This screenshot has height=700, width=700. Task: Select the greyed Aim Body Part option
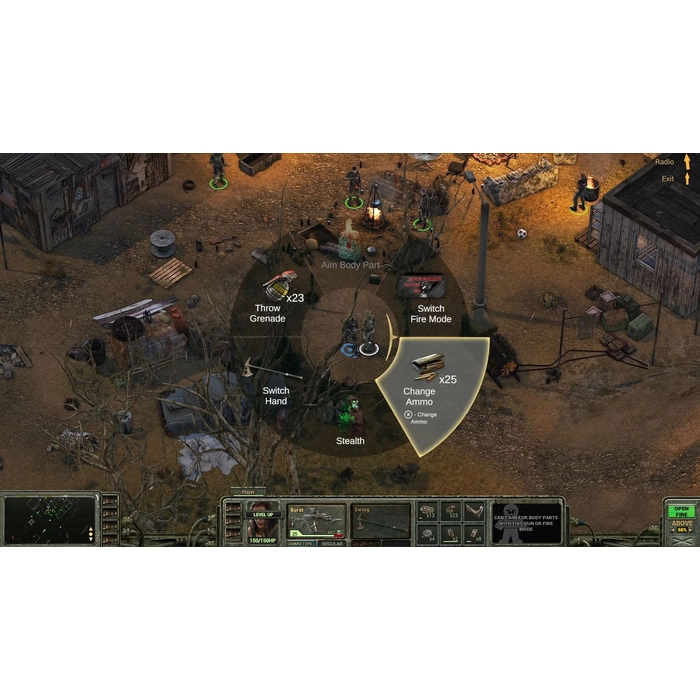pyautogui.click(x=351, y=265)
